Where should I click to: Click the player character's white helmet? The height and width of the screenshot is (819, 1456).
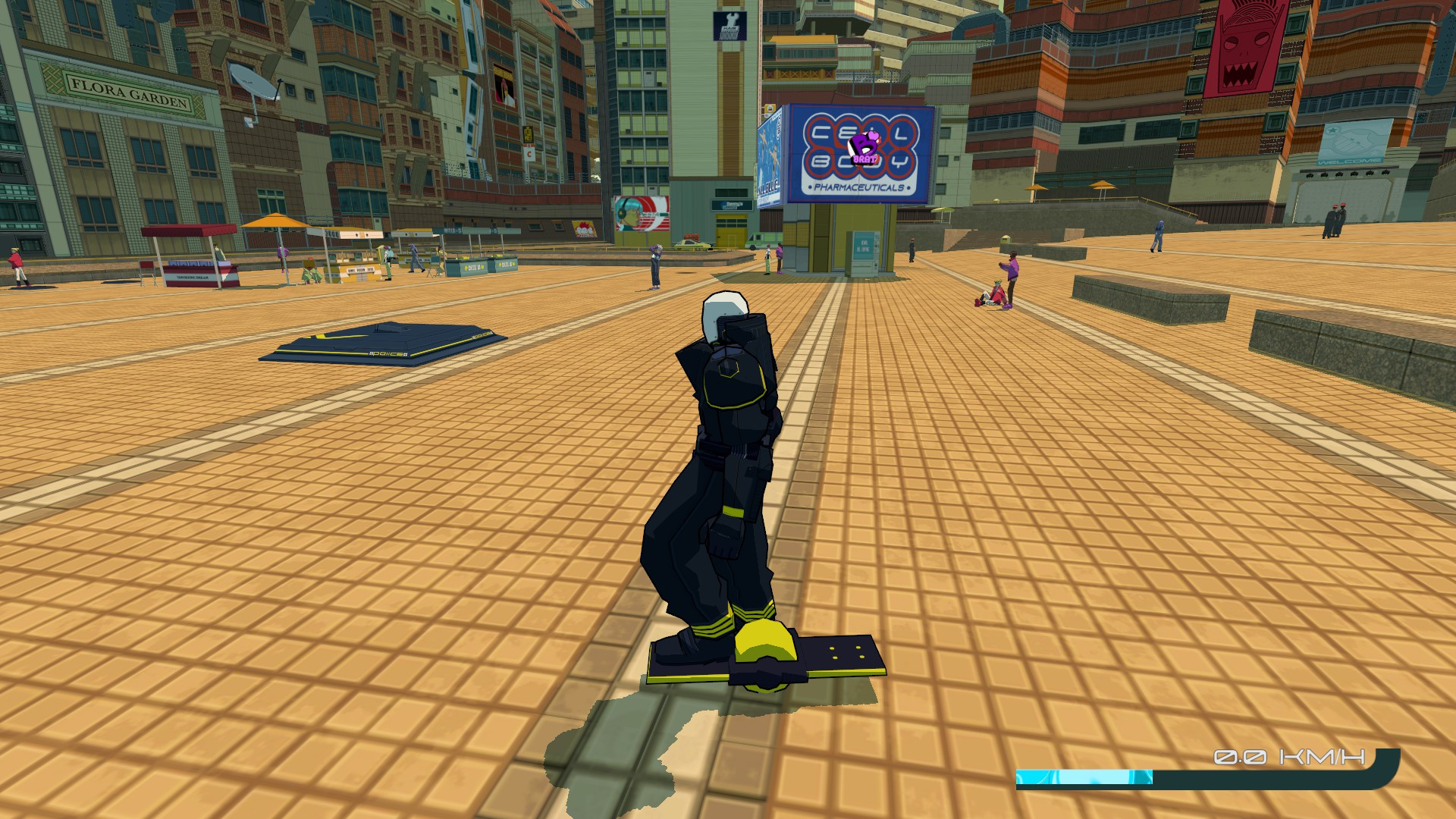(724, 309)
